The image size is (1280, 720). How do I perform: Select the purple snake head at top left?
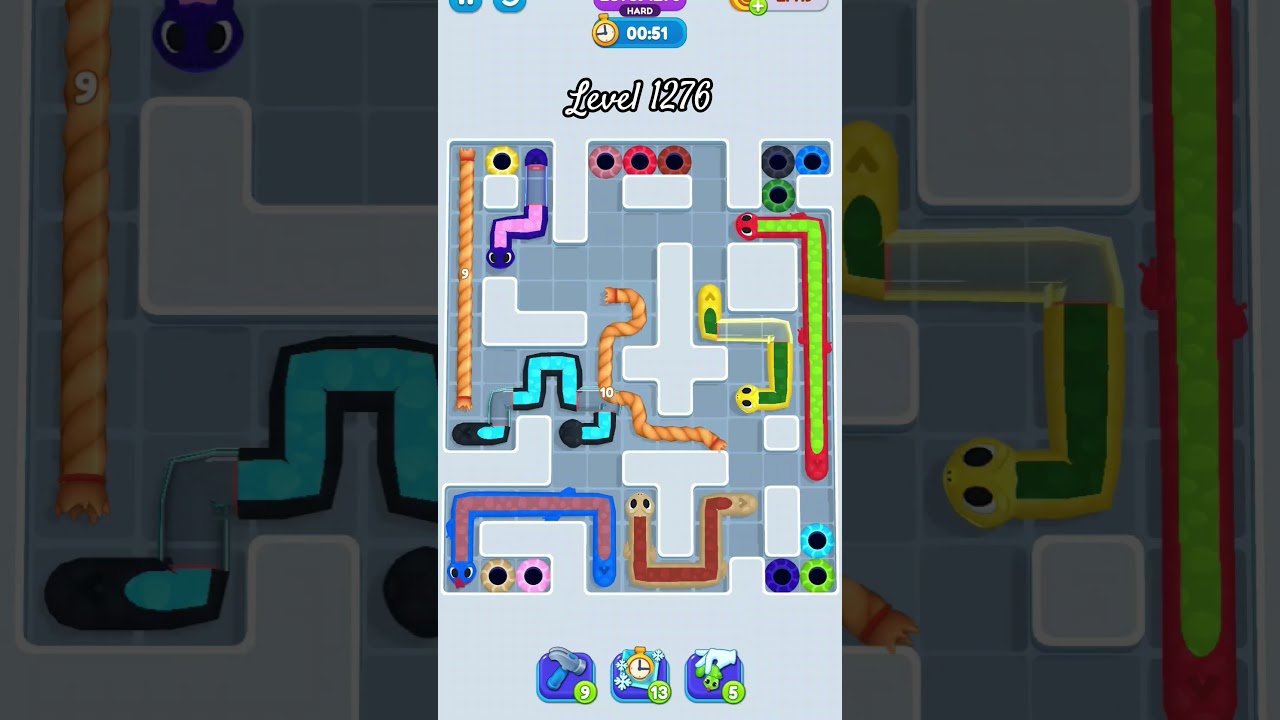(x=502, y=260)
